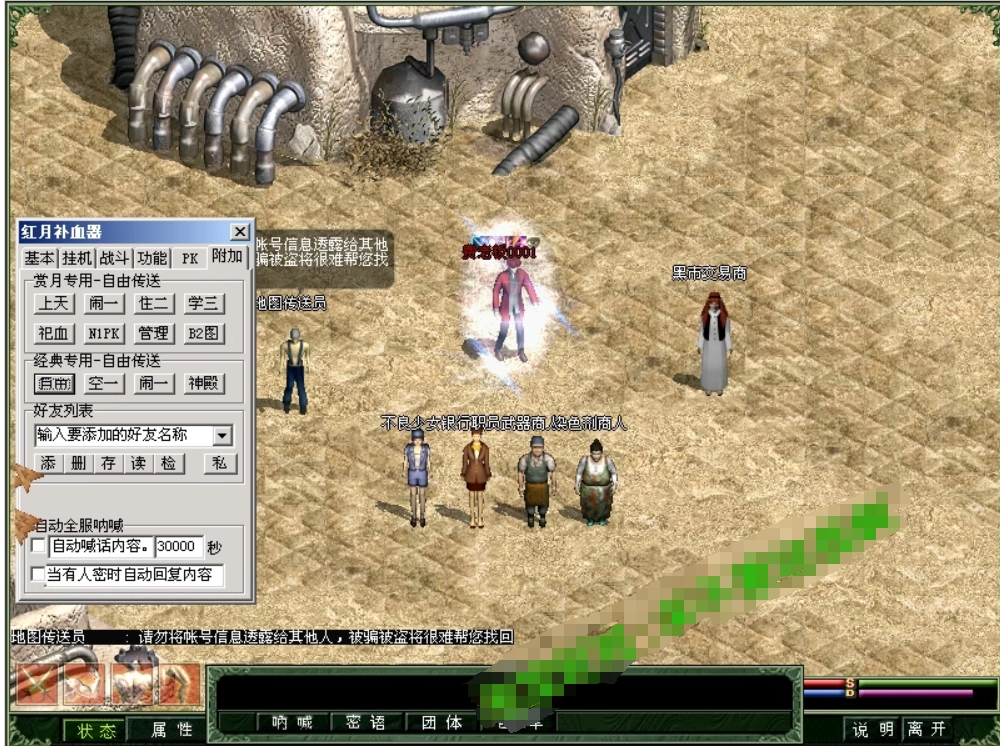
Task: Switch to the 基本 tab
Action: tap(40, 257)
